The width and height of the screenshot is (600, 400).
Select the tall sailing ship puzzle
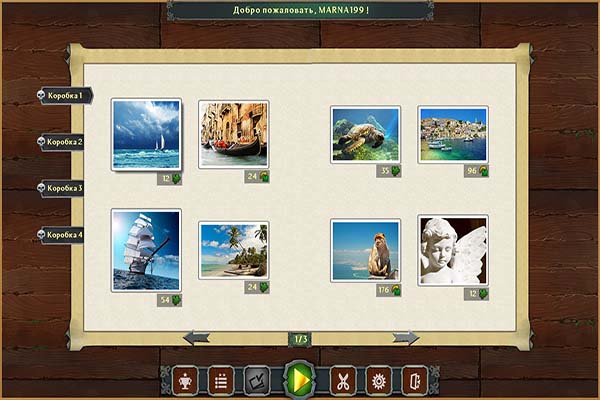(146, 250)
